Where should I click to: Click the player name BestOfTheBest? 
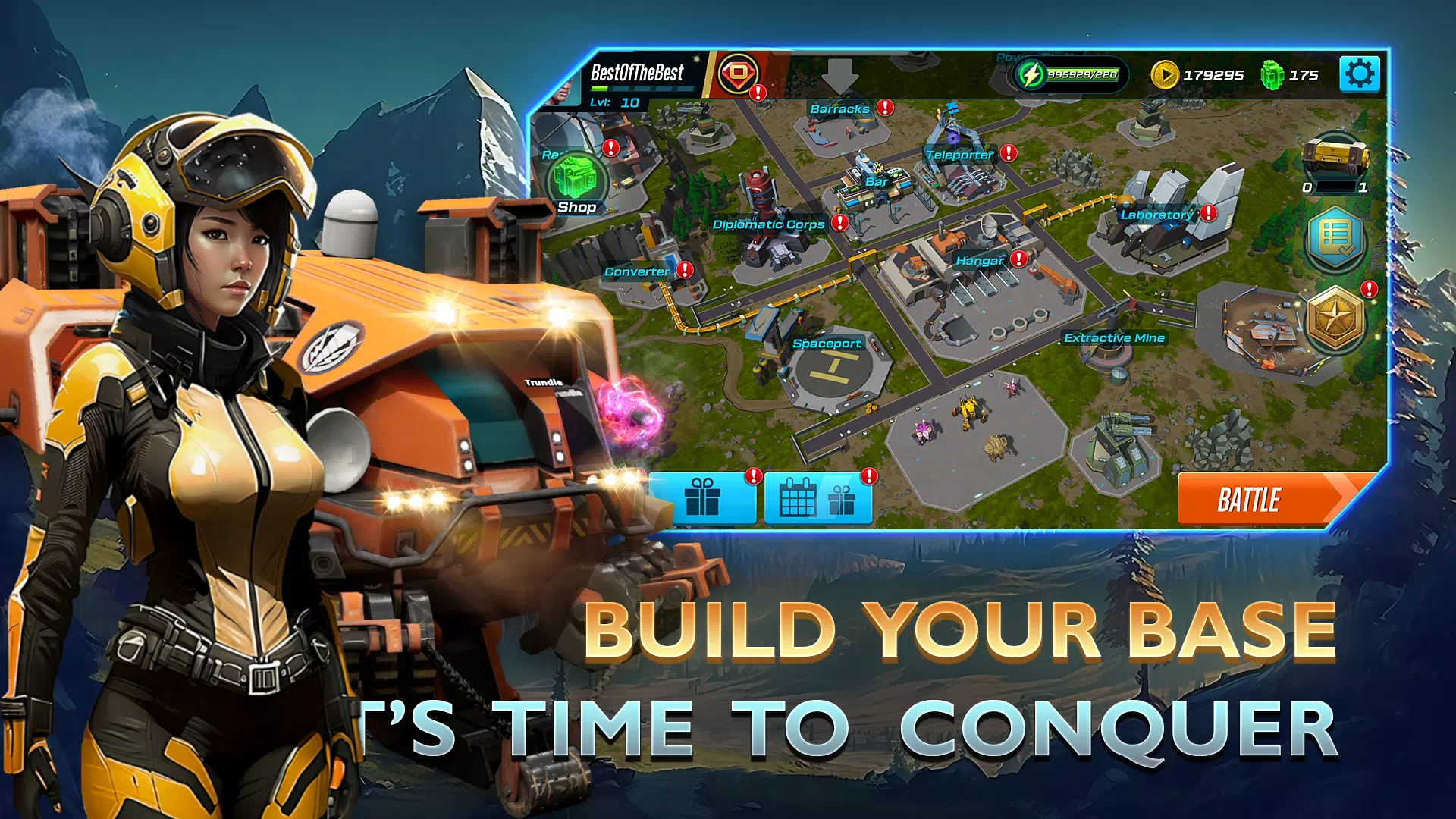[637, 71]
